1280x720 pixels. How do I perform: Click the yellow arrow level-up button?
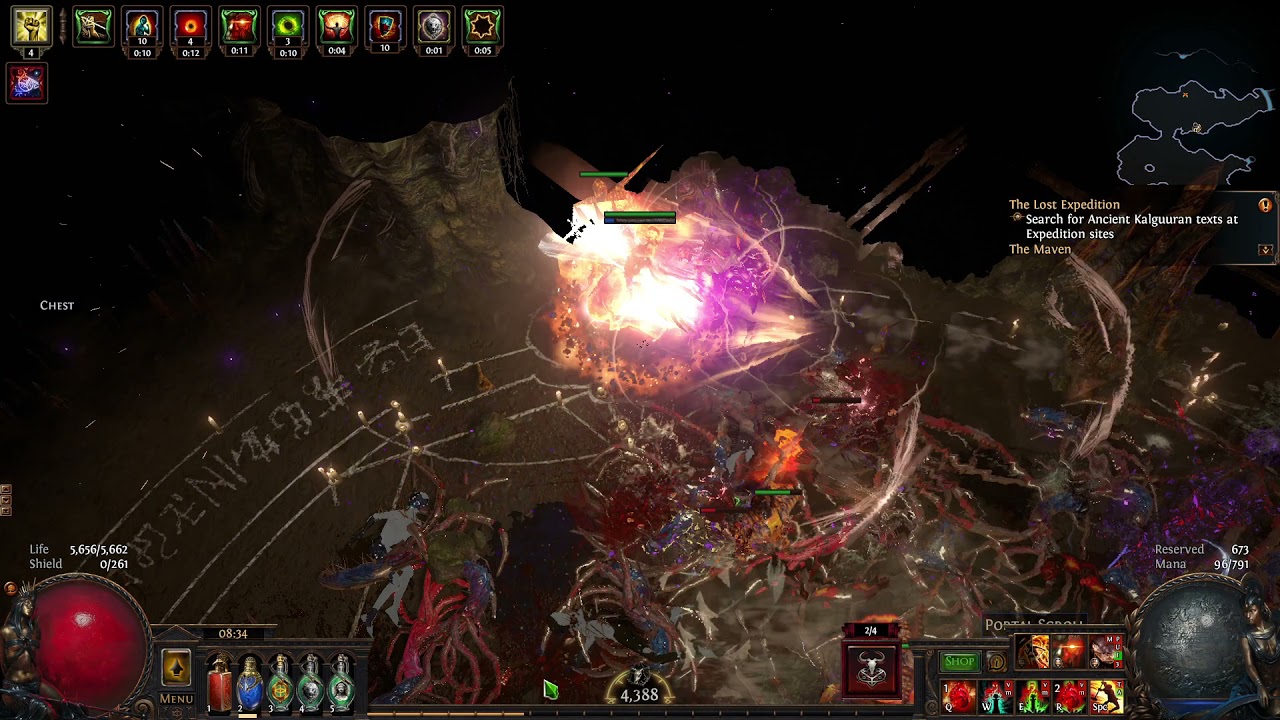tap(176, 668)
